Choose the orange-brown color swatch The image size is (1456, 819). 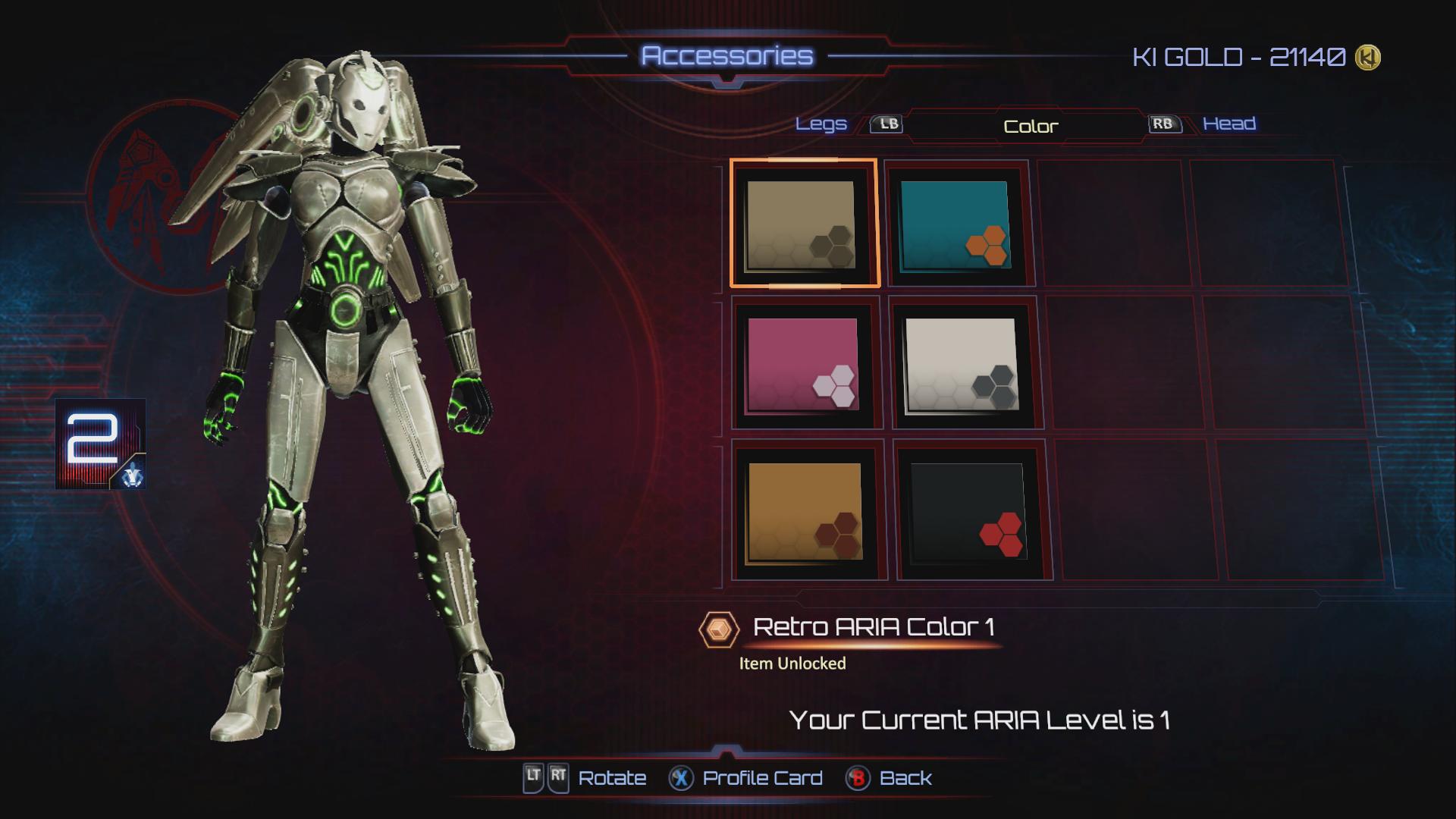click(805, 512)
